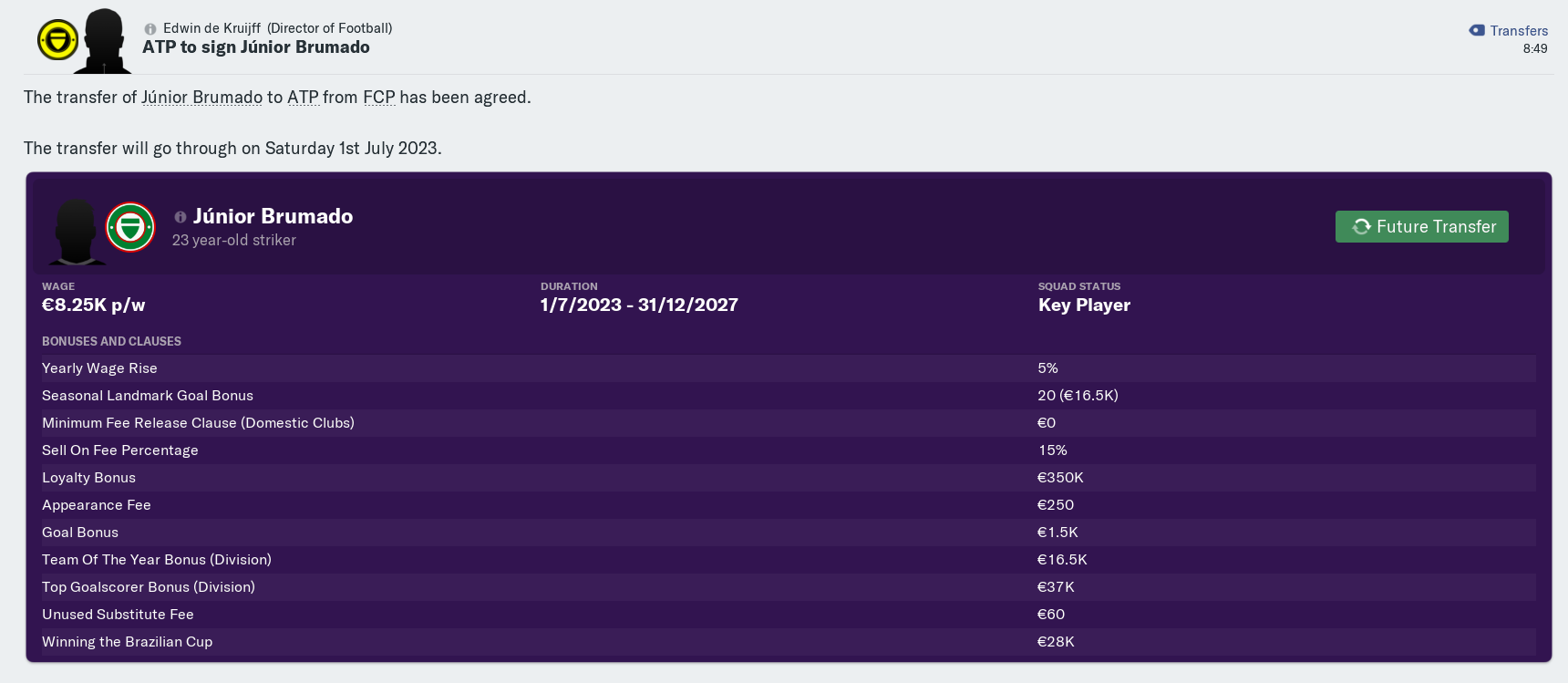Click the refresh icon on Future Transfer button

(1360, 226)
